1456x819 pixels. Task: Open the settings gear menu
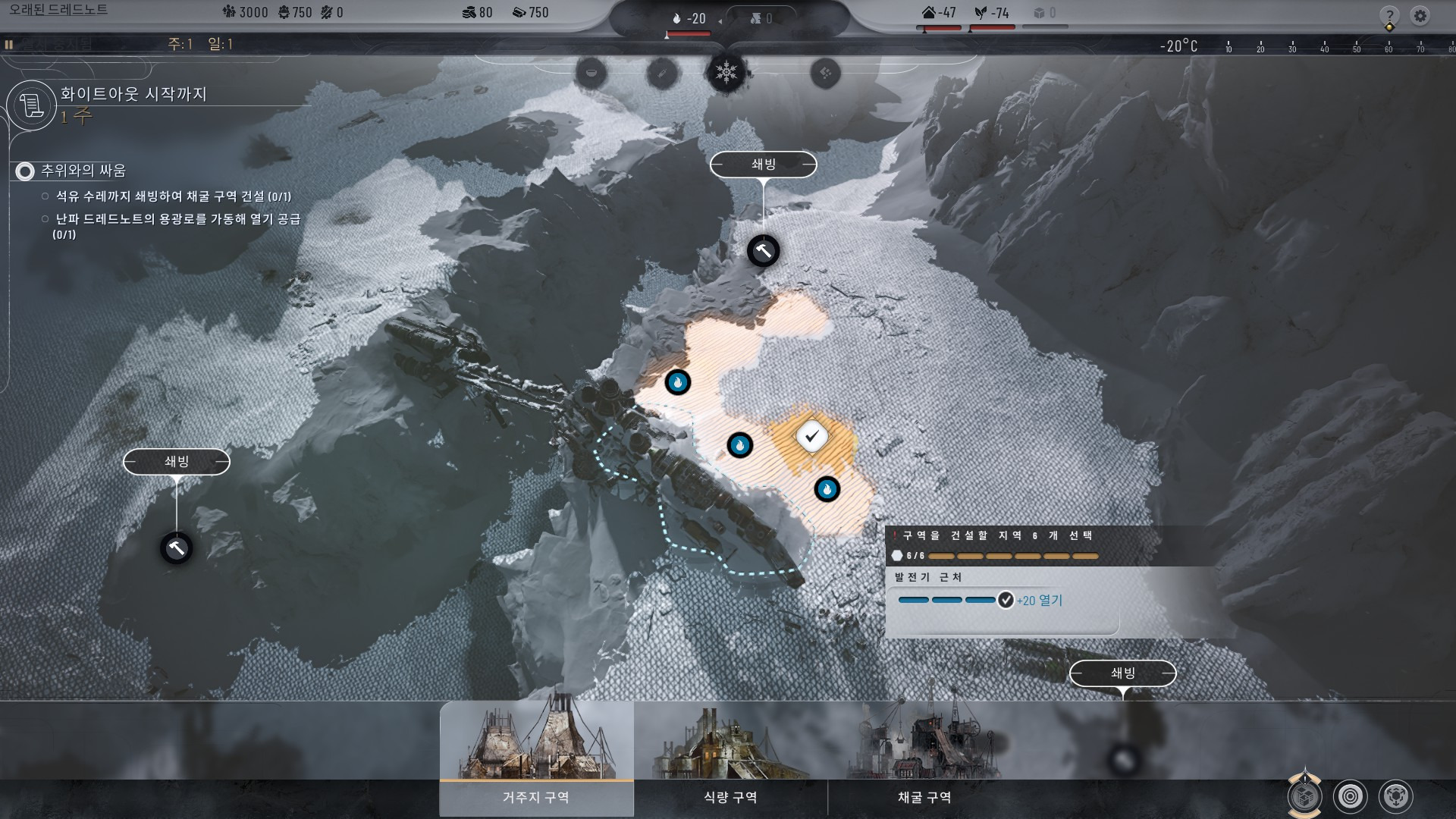point(1420,16)
